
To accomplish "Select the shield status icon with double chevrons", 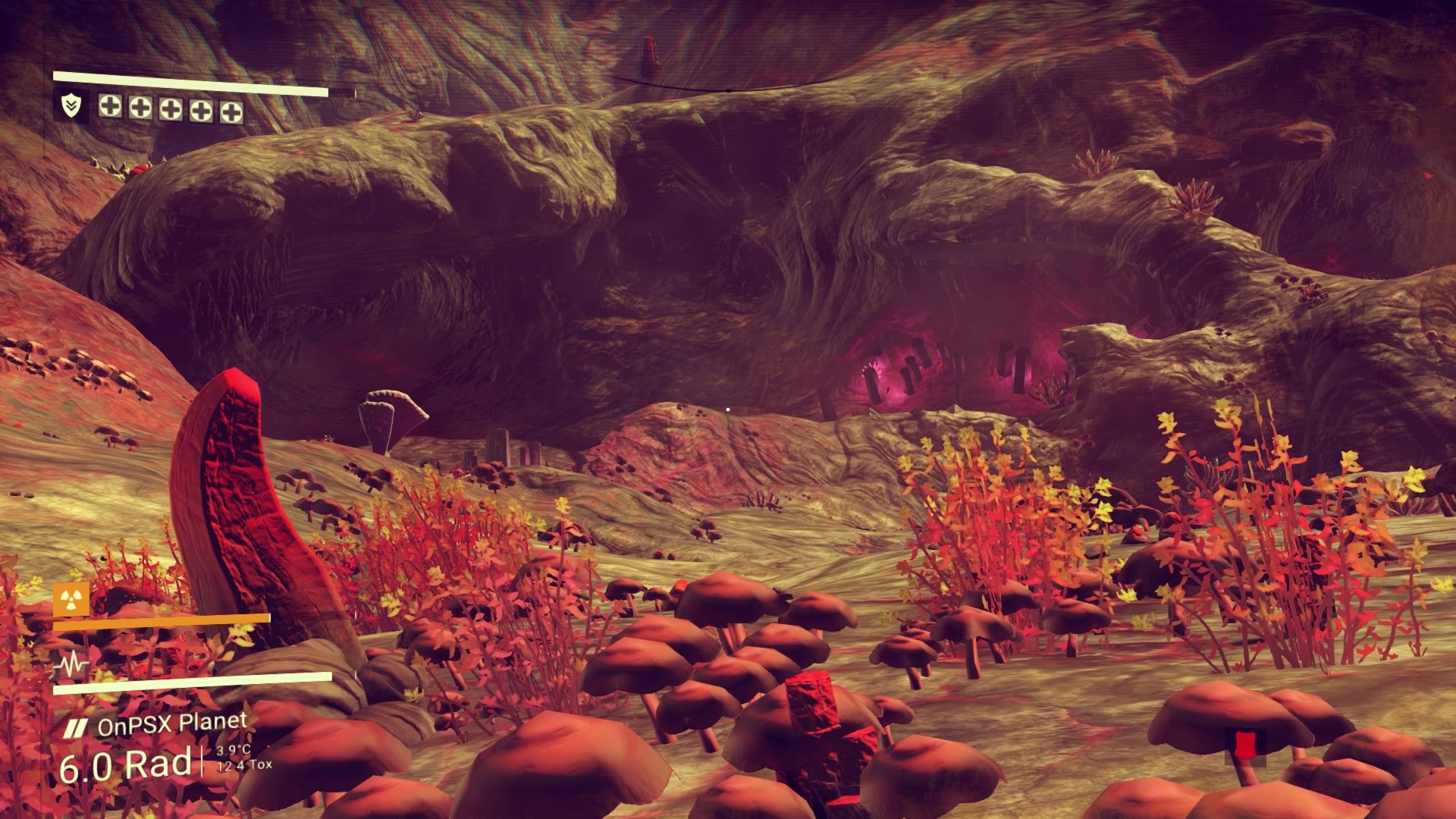I will pos(71,105).
